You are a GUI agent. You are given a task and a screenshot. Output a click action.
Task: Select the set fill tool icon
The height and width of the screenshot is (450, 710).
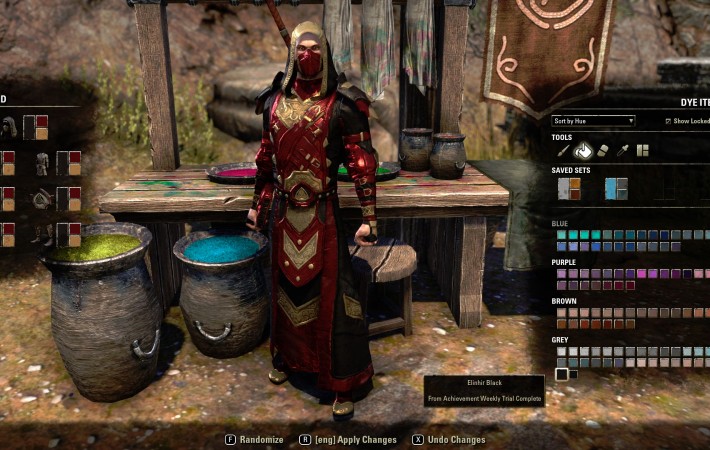(643, 151)
